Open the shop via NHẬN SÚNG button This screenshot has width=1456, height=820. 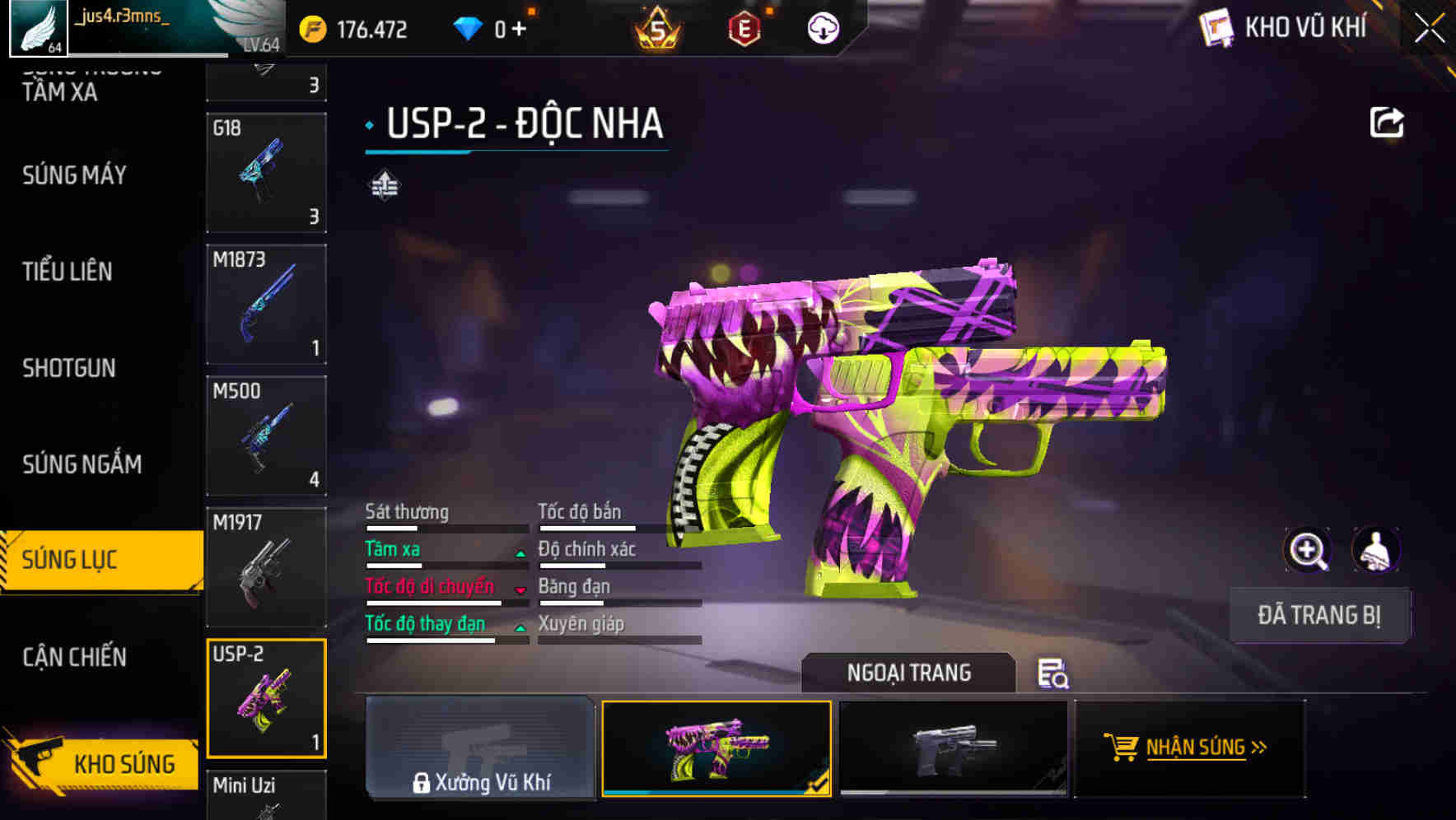[x=1189, y=748]
